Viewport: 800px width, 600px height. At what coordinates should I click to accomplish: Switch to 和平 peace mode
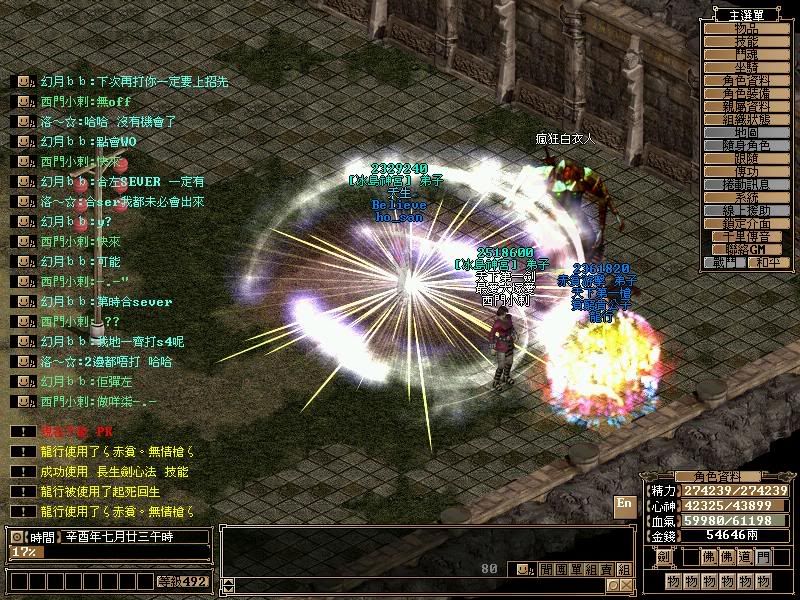click(767, 262)
